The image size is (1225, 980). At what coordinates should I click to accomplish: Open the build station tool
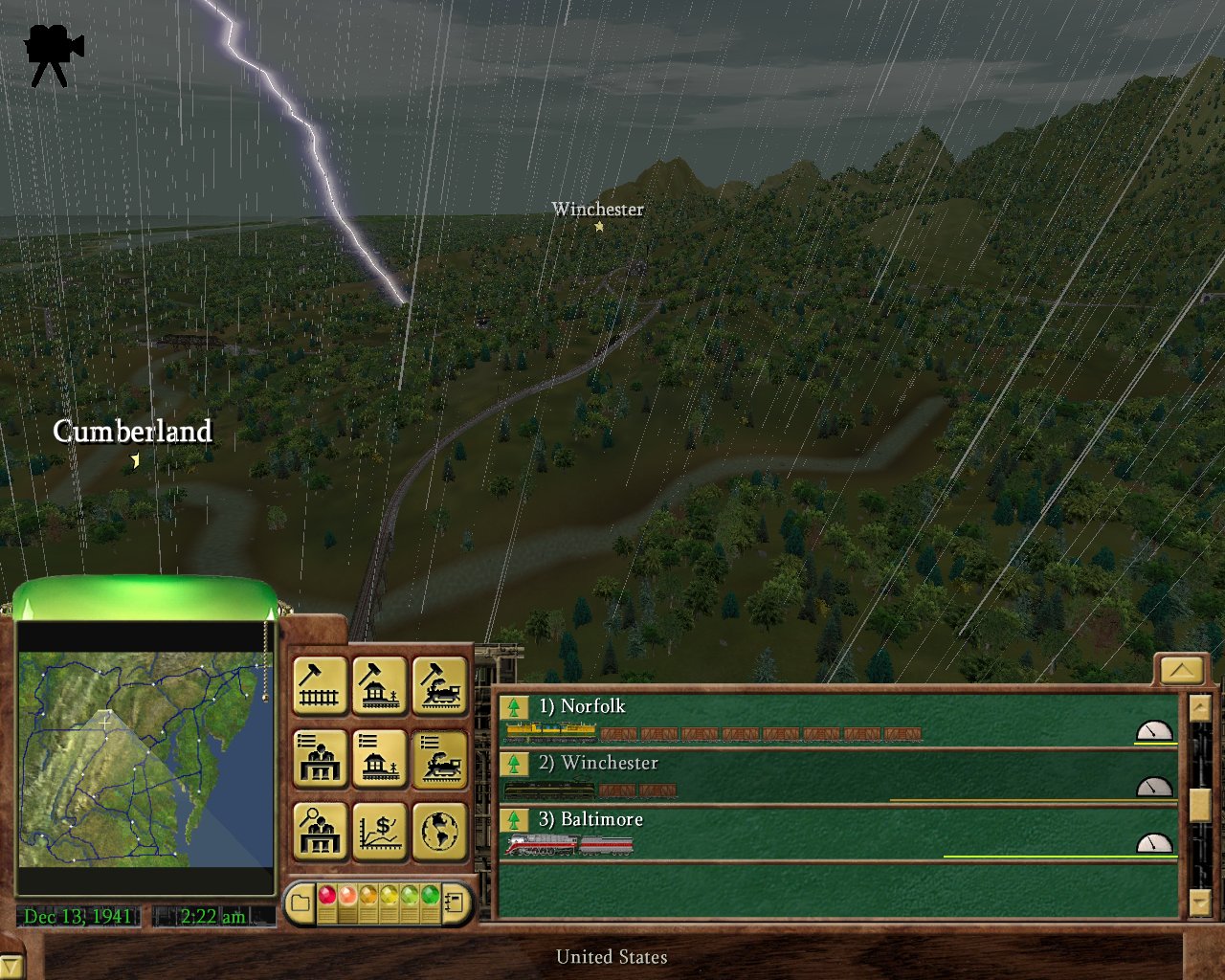click(379, 685)
